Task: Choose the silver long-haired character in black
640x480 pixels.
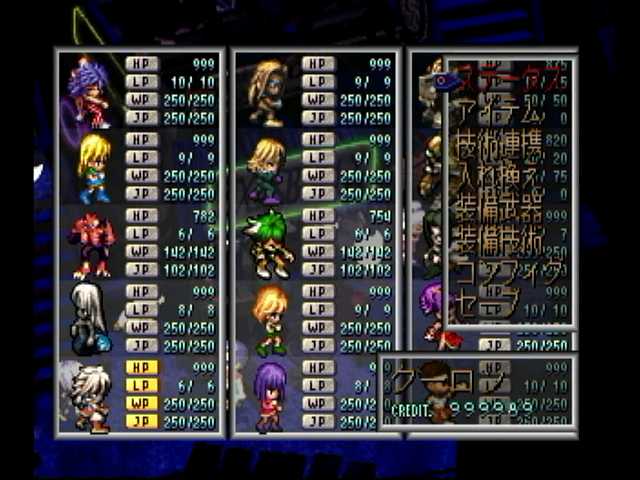Action: click(90, 319)
